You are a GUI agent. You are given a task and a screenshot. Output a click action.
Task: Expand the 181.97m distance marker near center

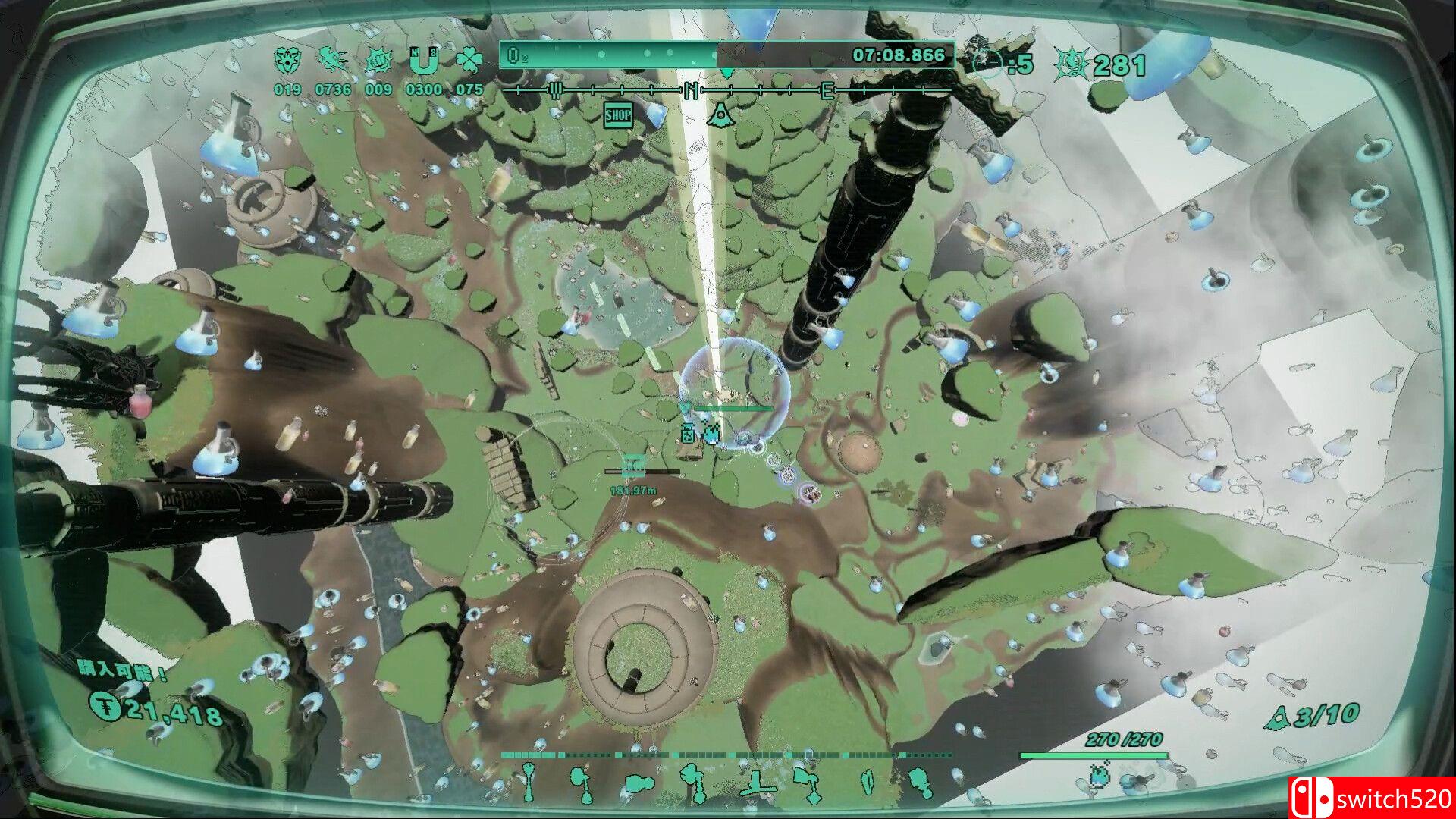pyautogui.click(x=634, y=488)
